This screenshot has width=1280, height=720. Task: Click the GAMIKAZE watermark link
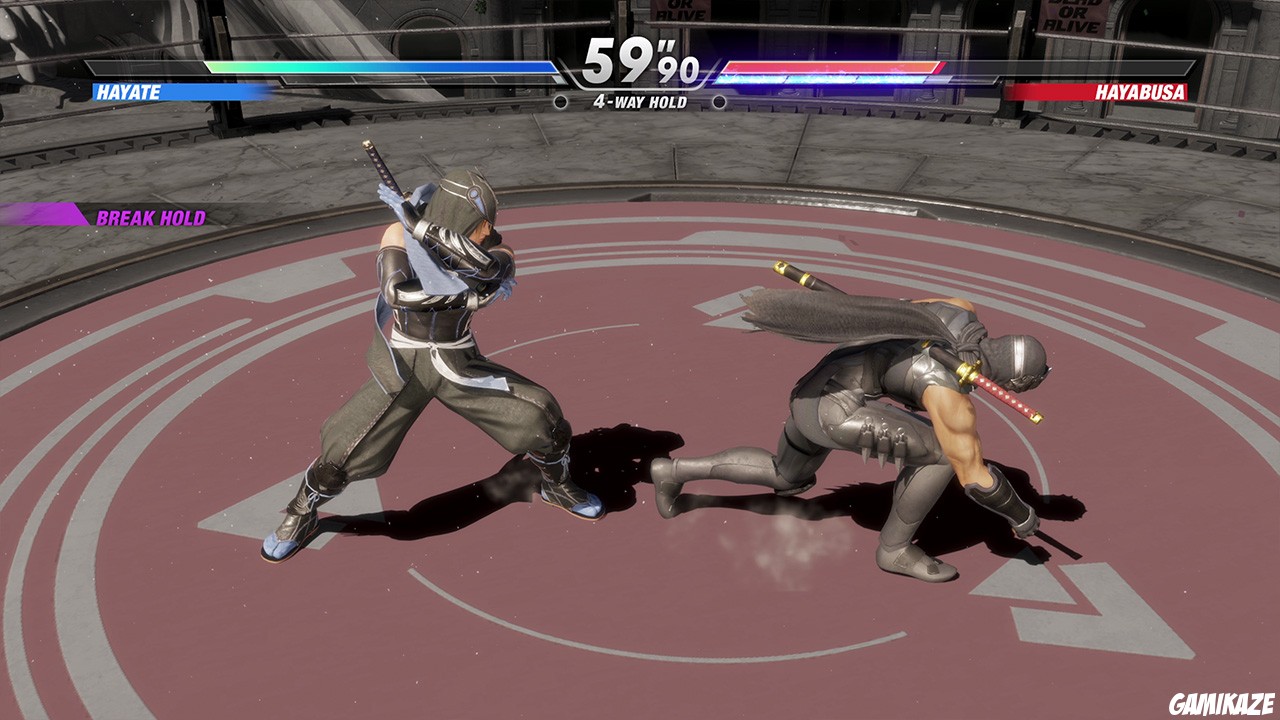click(x=1222, y=705)
